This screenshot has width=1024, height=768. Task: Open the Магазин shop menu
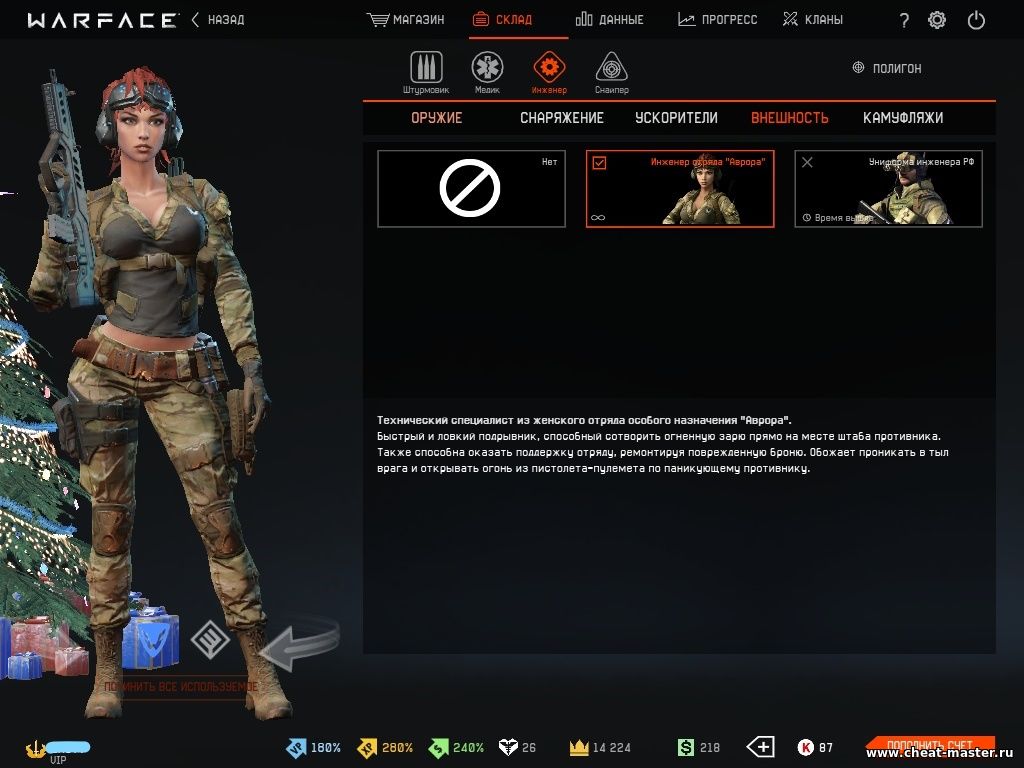406,20
